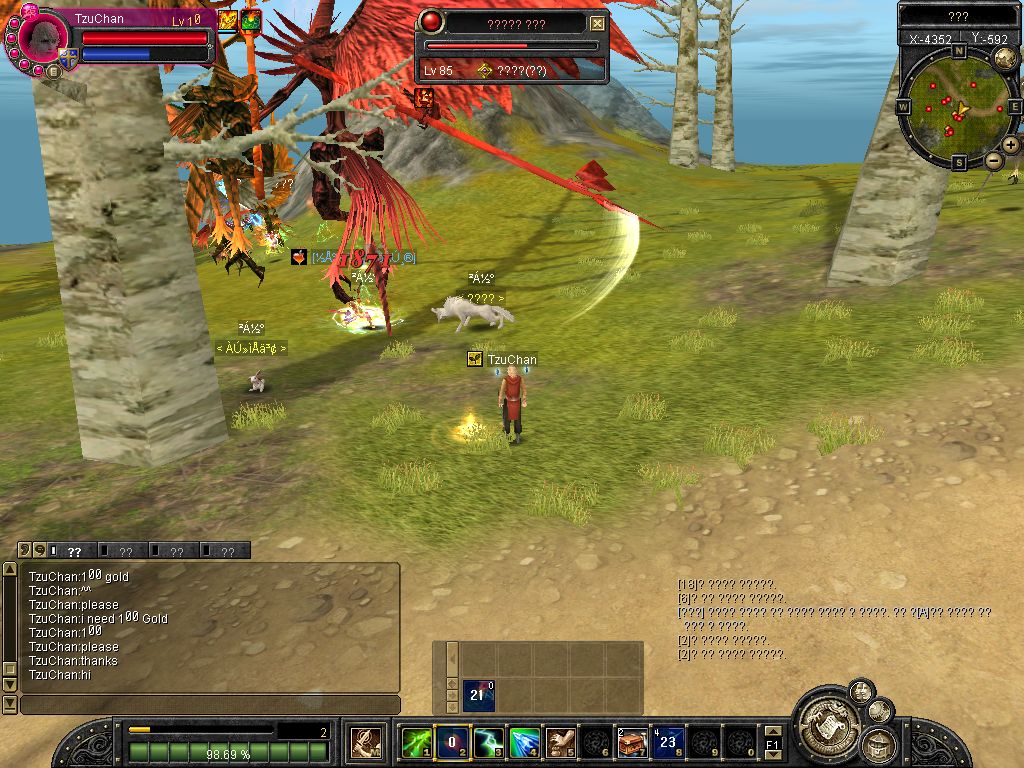The image size is (1024, 768).
Task: Zoom in the minimap
Action: pyautogui.click(x=1011, y=145)
